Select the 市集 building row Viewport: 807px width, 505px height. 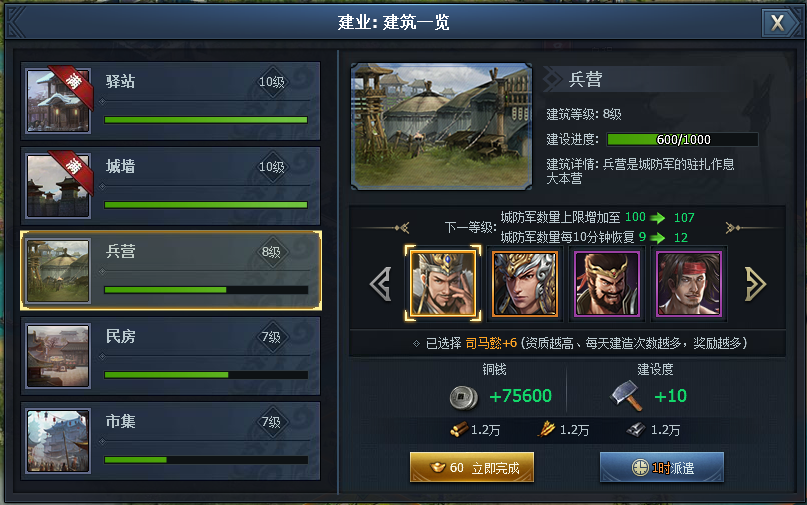tap(171, 441)
